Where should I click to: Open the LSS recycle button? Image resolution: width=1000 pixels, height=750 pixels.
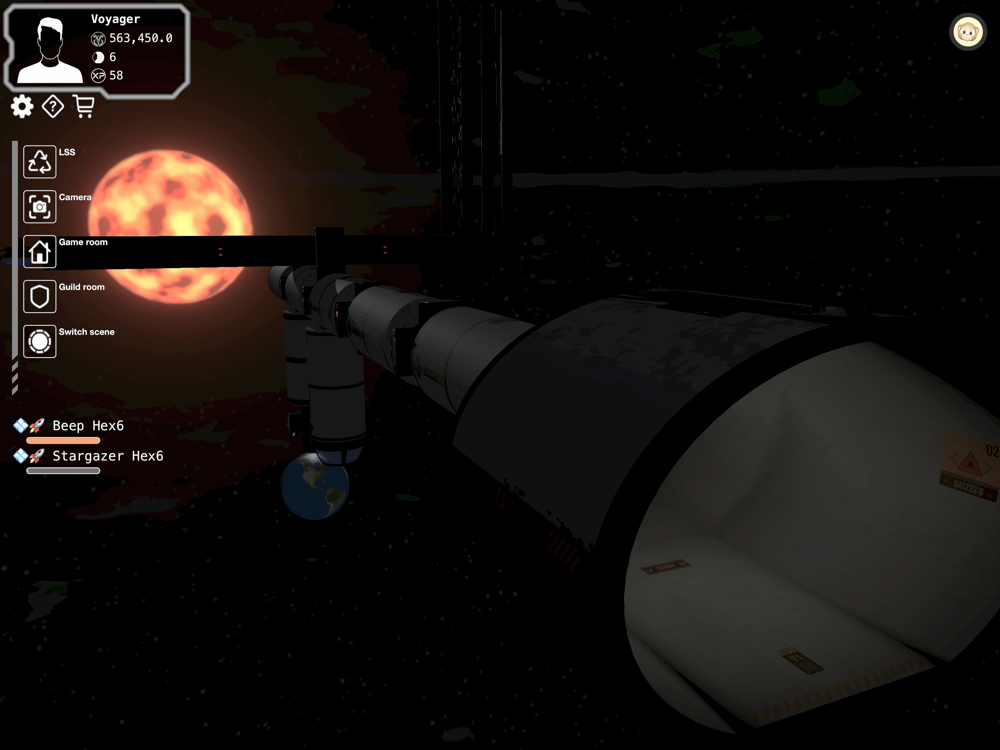(x=40, y=162)
